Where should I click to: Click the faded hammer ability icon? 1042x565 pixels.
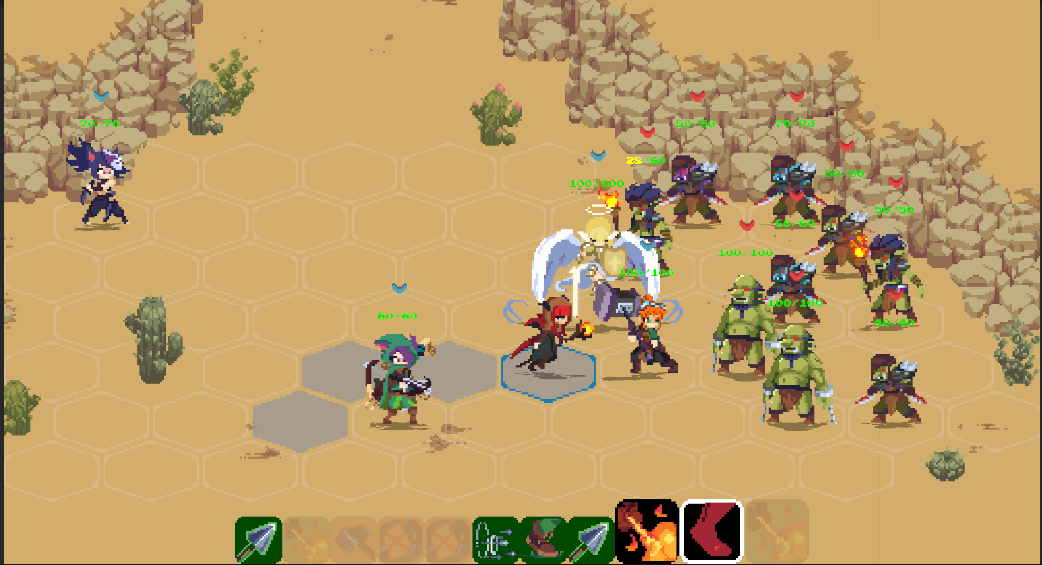[354, 540]
